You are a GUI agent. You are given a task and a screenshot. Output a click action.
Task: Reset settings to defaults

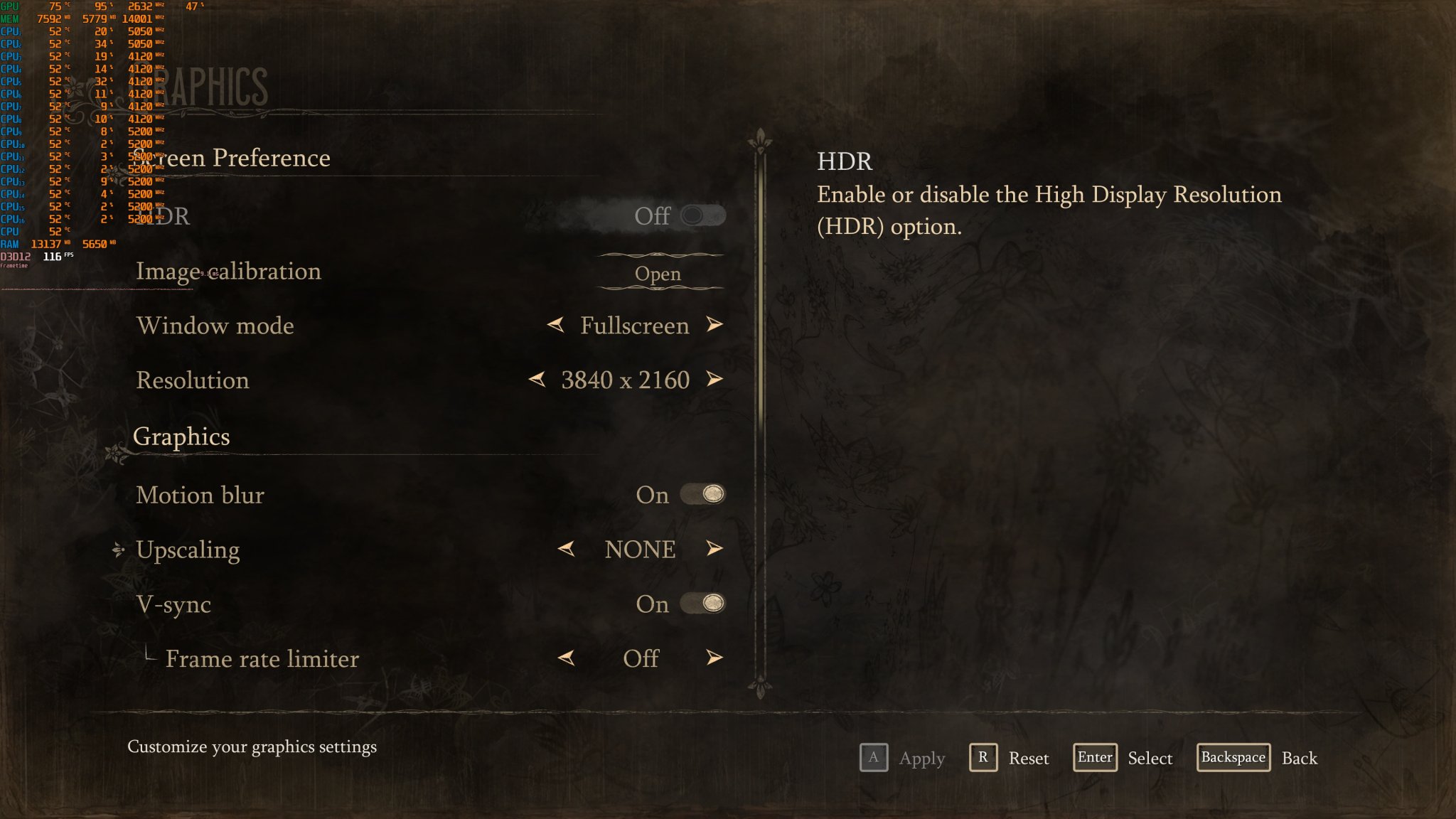[983, 758]
